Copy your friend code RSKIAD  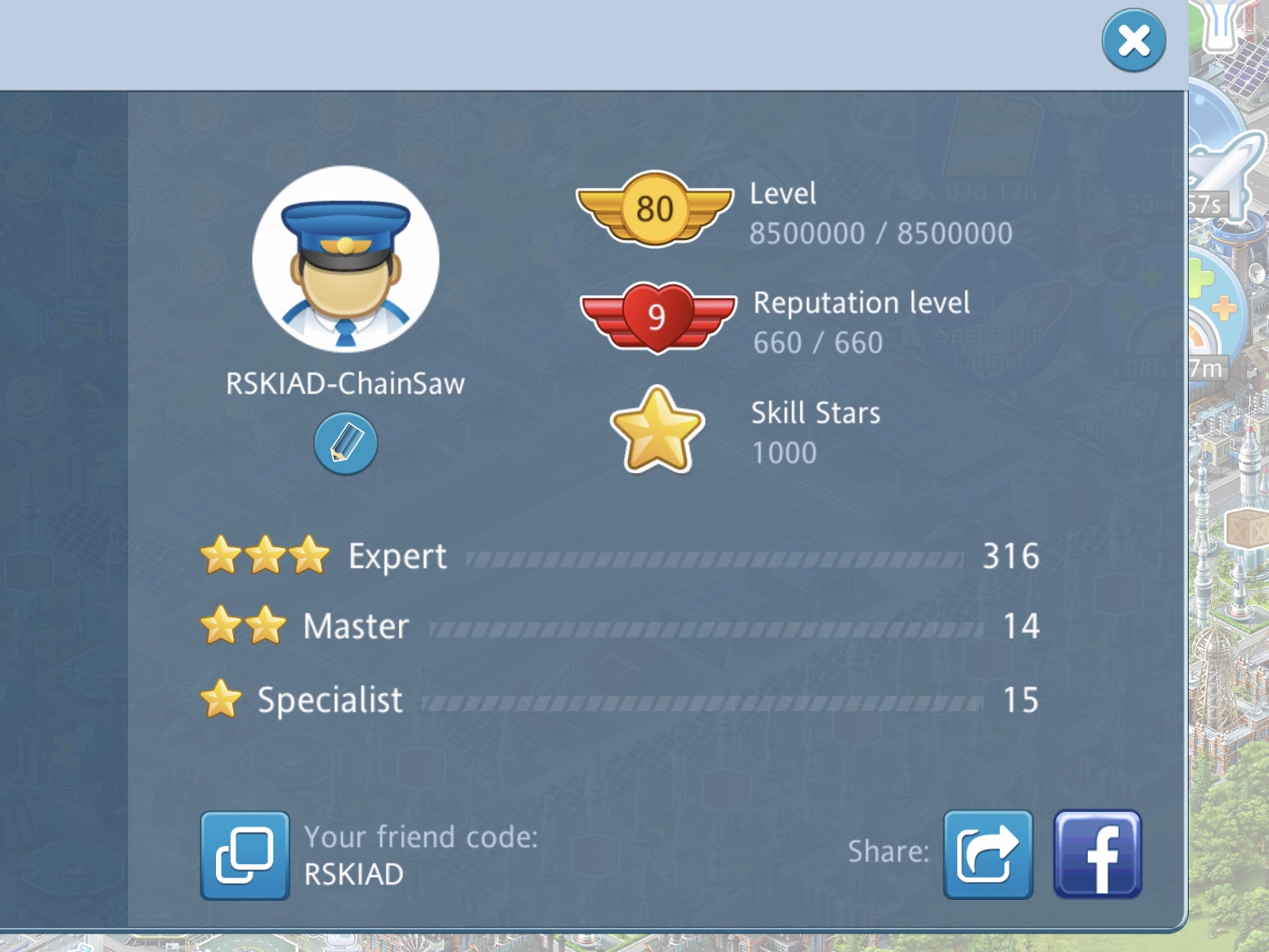244,856
